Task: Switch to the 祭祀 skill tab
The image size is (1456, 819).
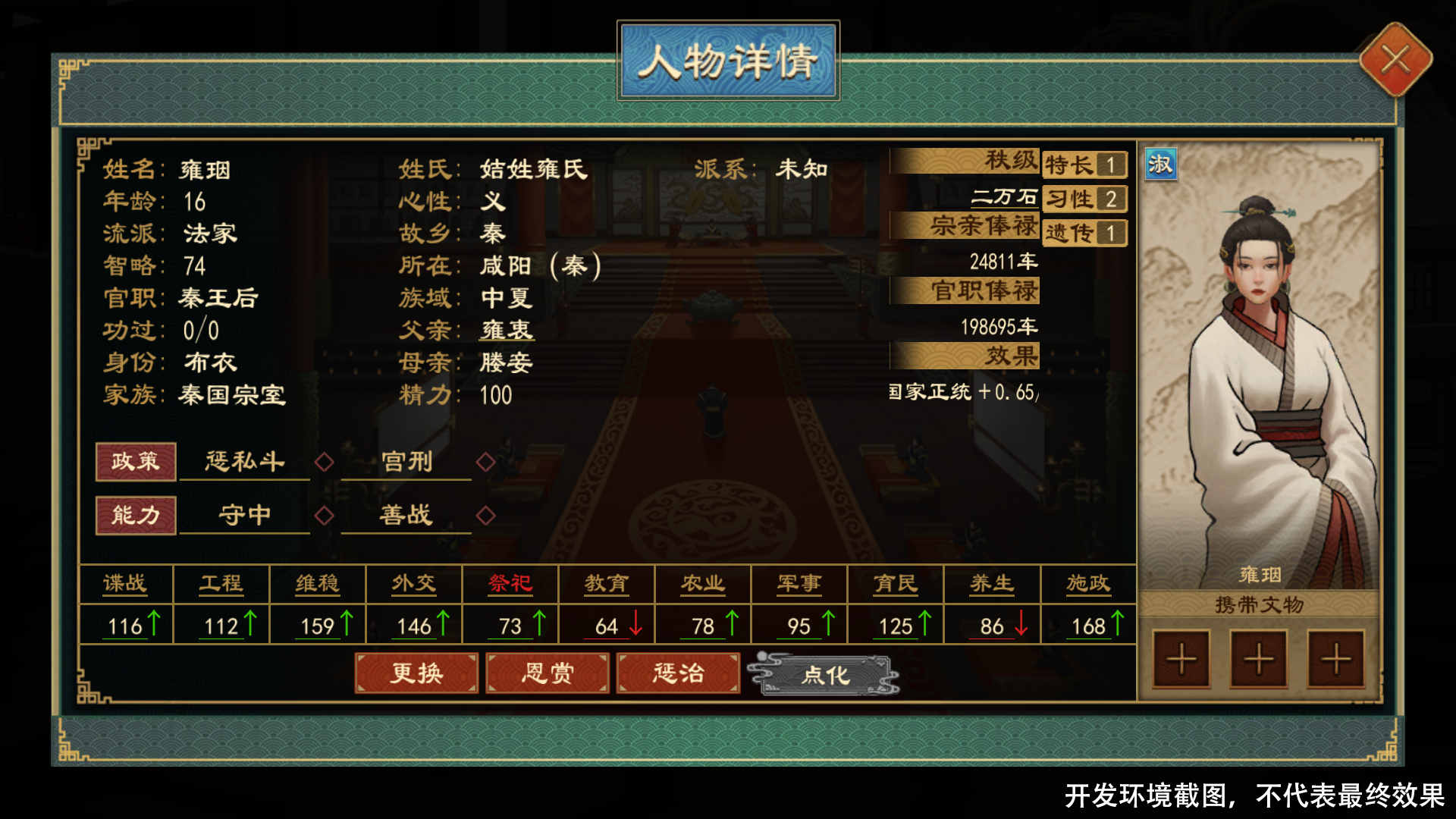Action: (x=510, y=583)
